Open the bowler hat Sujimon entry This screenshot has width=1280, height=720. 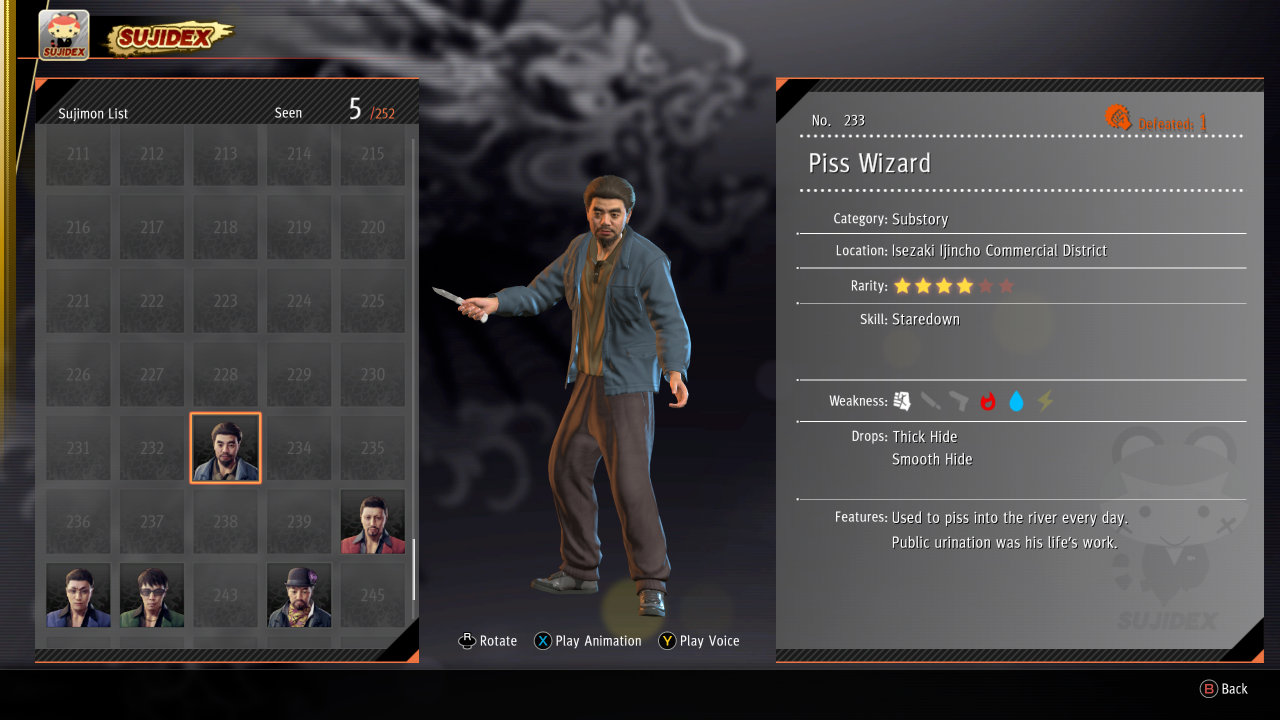[x=299, y=595]
